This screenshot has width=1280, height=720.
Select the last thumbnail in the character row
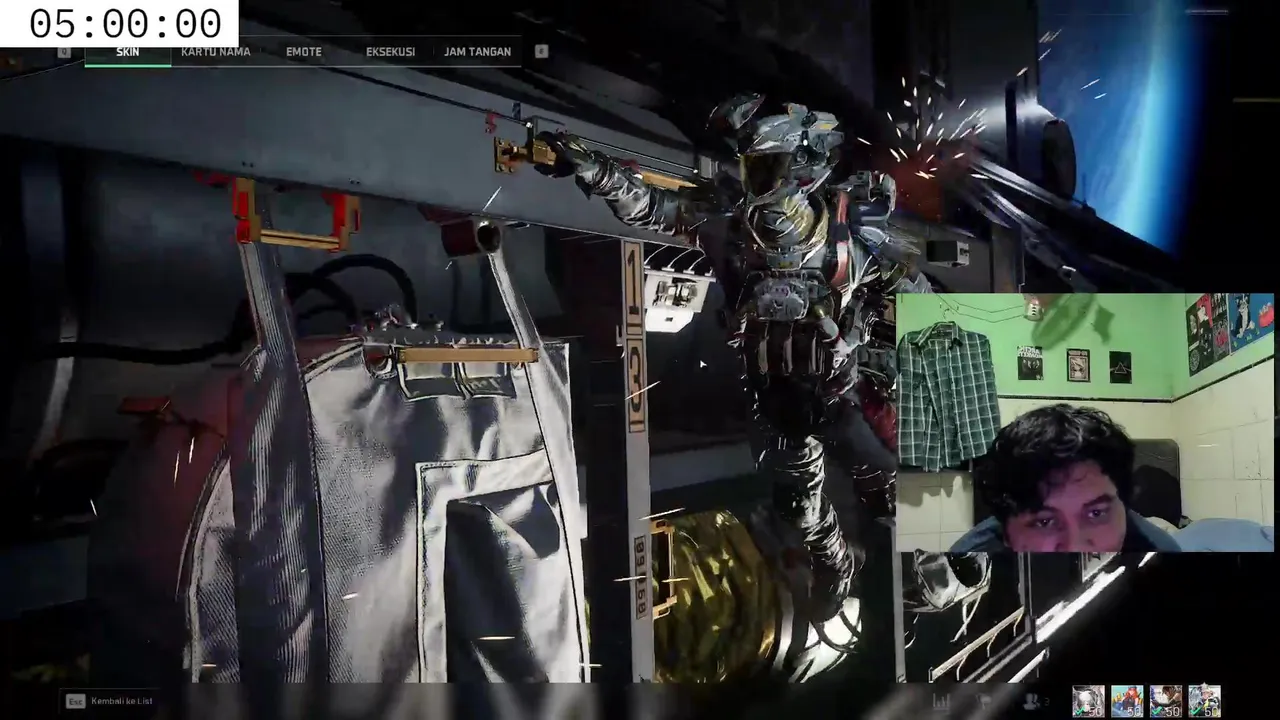(1204, 701)
